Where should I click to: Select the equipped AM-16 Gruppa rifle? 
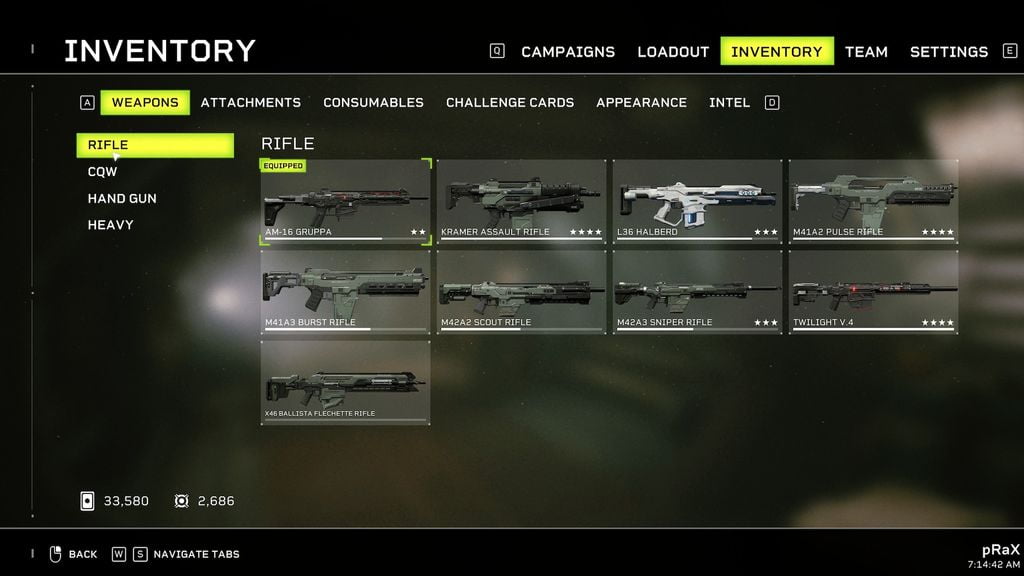click(346, 202)
